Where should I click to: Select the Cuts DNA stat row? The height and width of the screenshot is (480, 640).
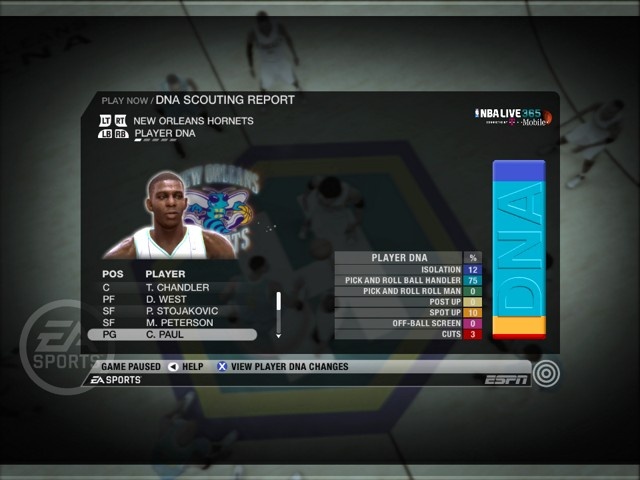408,334
